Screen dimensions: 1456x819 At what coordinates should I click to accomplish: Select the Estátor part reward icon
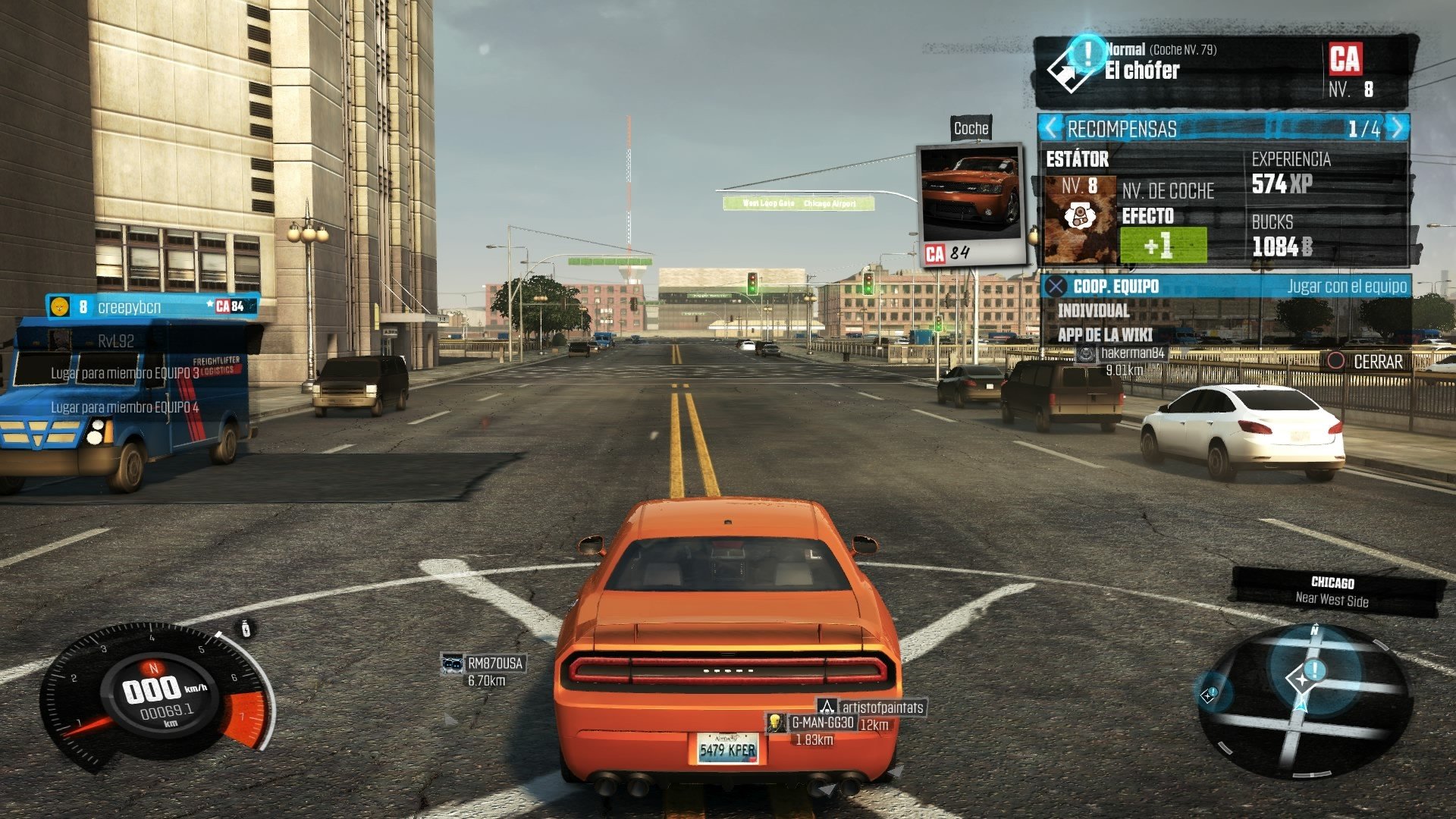[1080, 219]
